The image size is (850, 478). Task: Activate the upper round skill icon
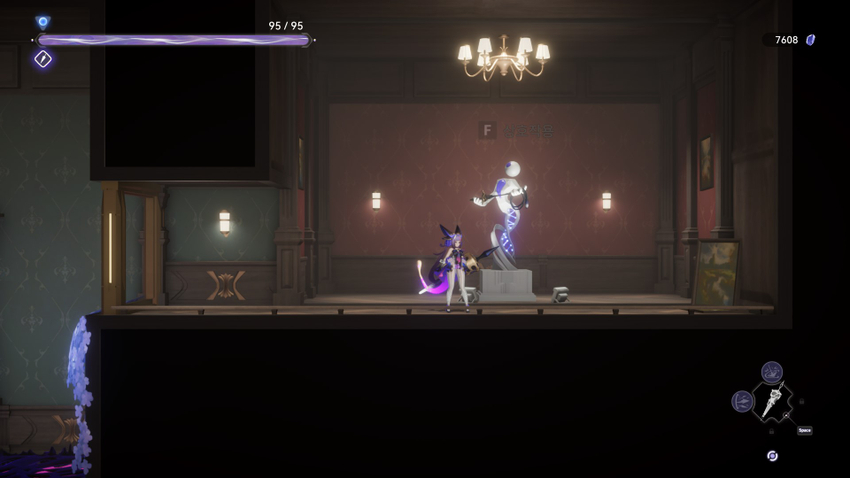[771, 373]
